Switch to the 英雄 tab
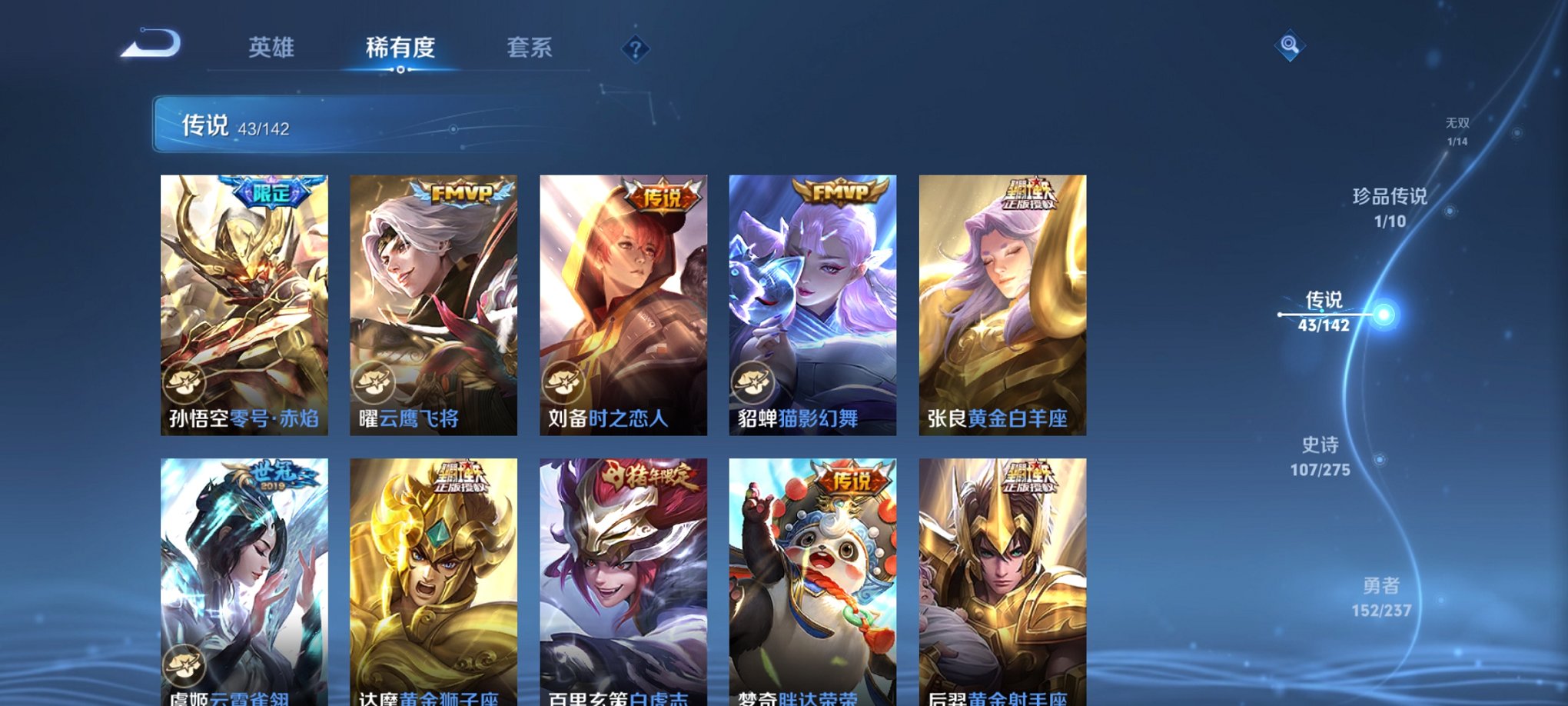The width and height of the screenshot is (1568, 706). pyautogui.click(x=271, y=48)
